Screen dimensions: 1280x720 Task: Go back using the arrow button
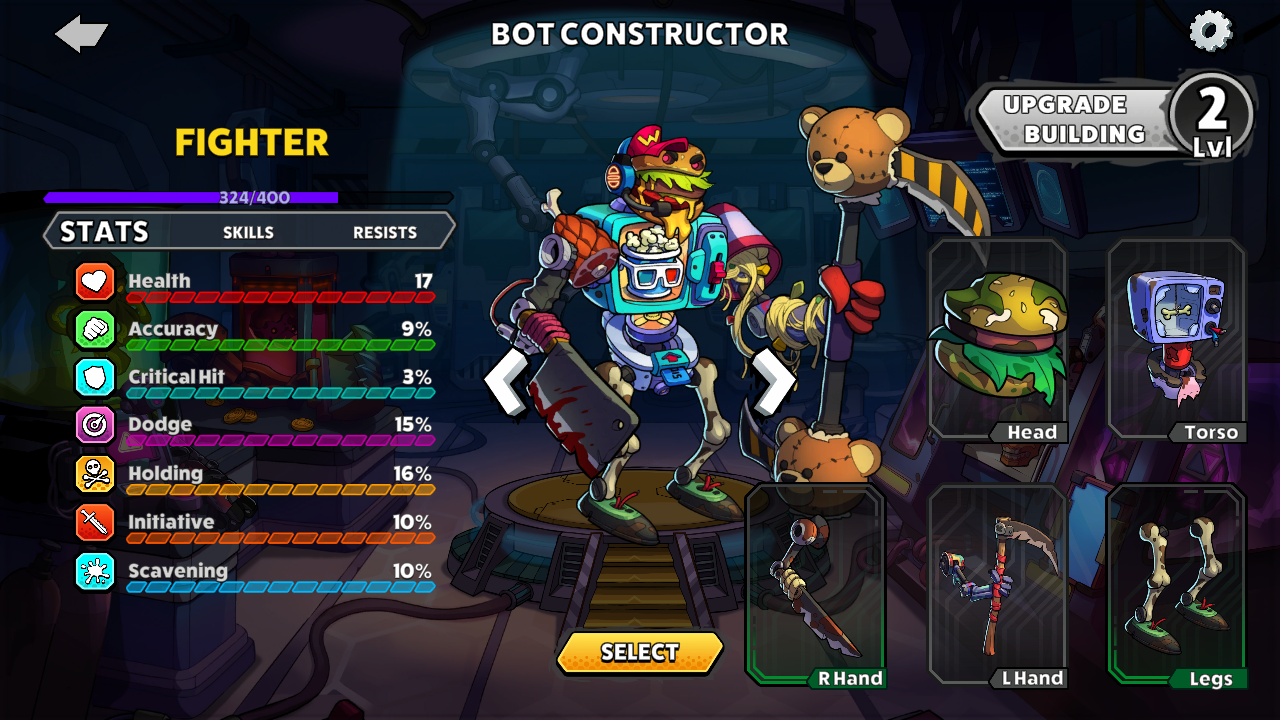tap(81, 34)
